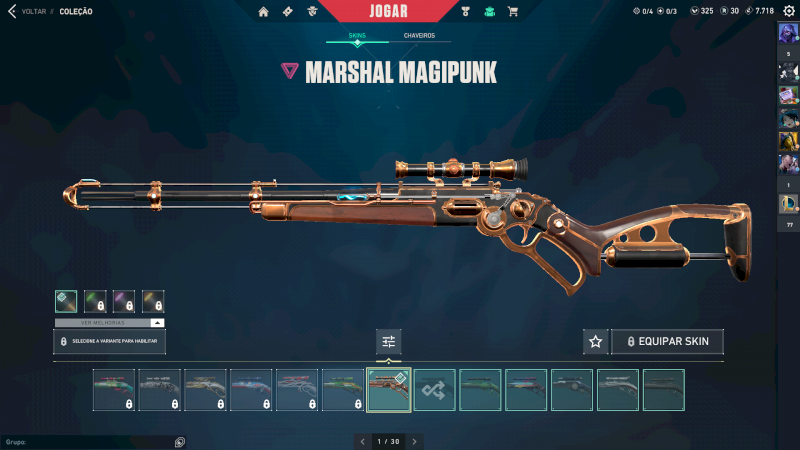The image size is (800, 450).
Task: Open the battle pass ticket icon
Action: 288,12
